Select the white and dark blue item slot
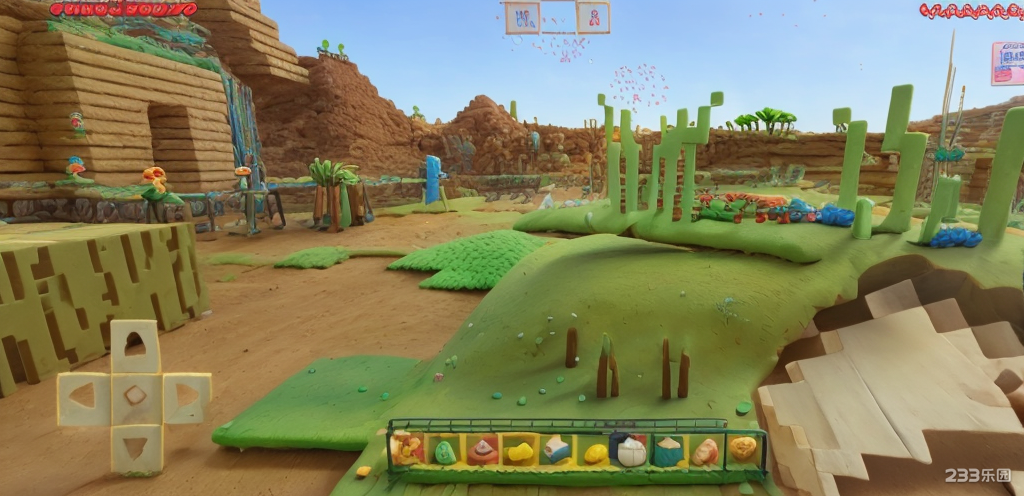Image resolution: width=1024 pixels, height=496 pixels. [630, 451]
